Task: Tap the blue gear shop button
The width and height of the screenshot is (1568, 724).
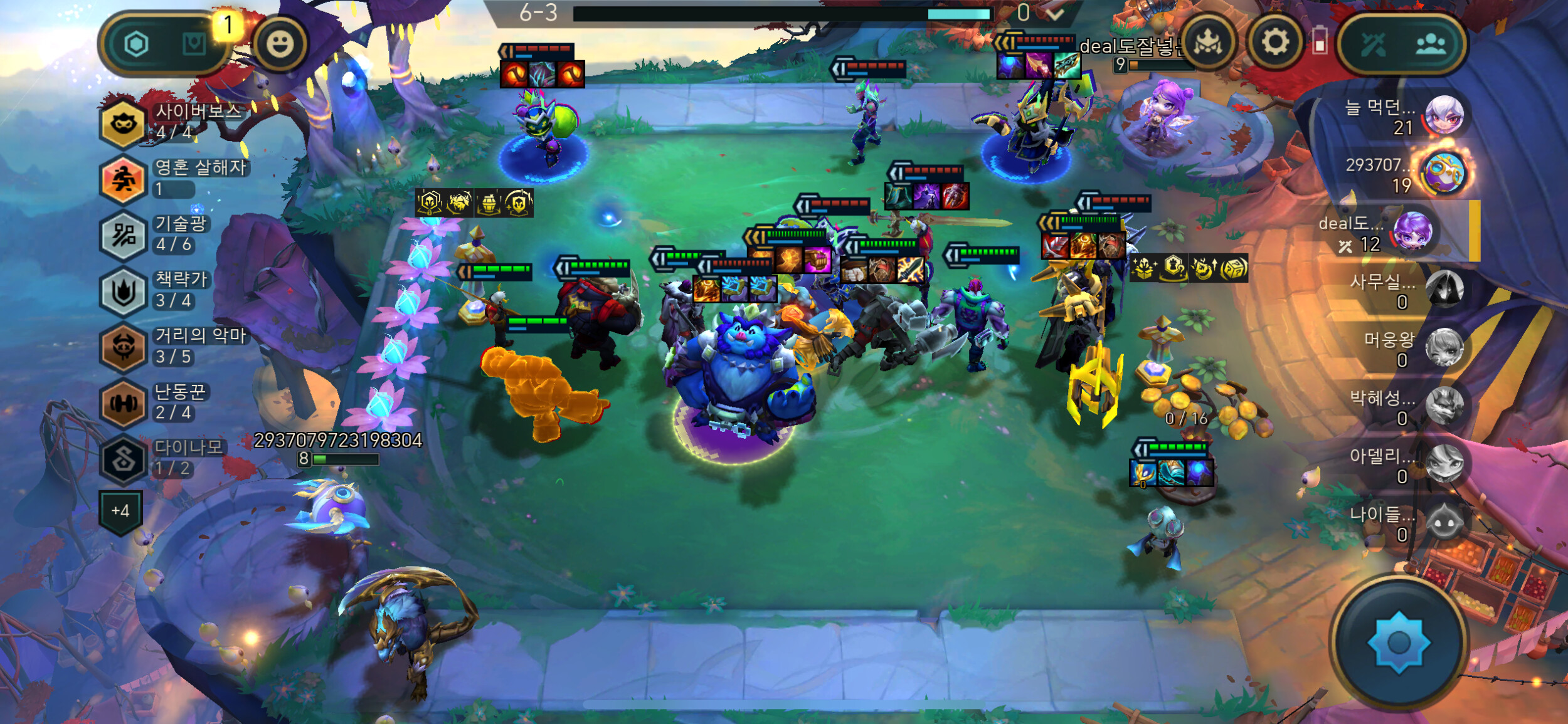Action: 1399,643
